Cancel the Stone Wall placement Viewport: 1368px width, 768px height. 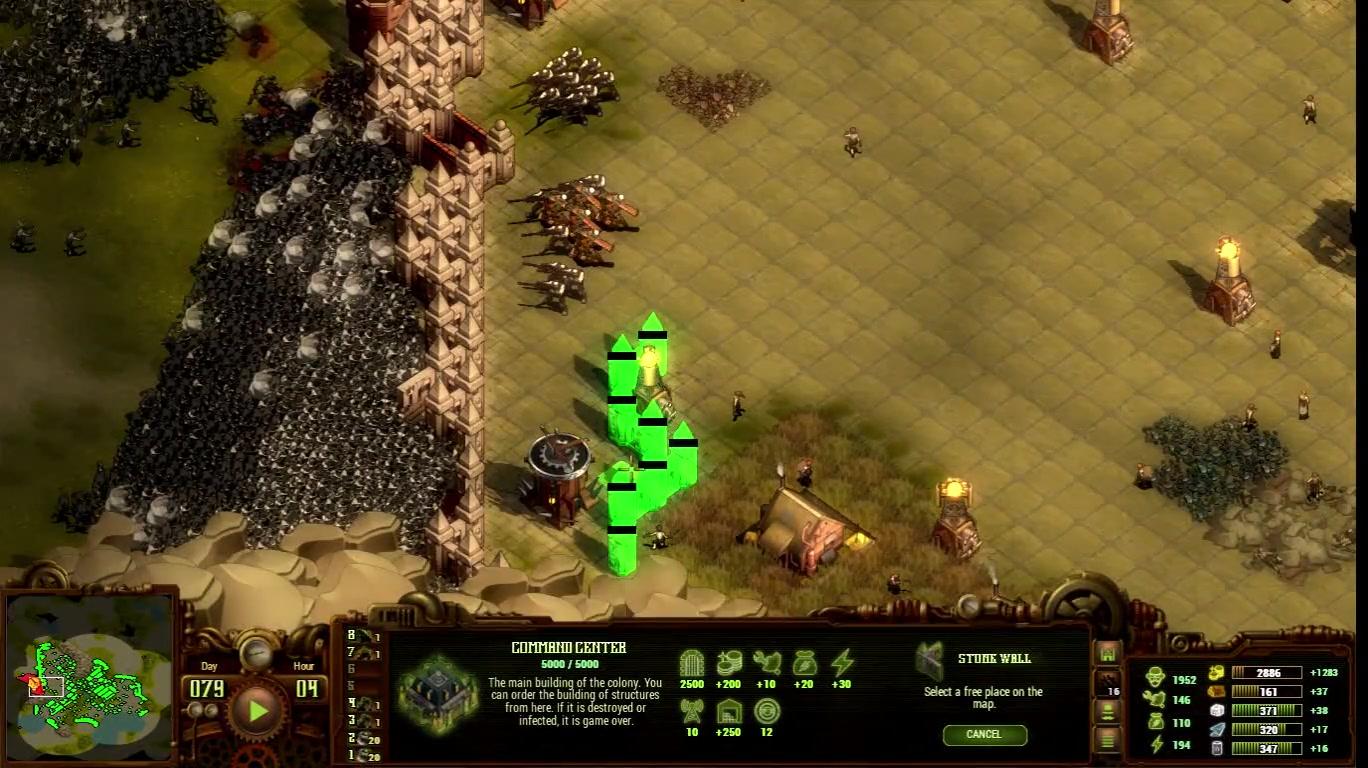tap(984, 735)
